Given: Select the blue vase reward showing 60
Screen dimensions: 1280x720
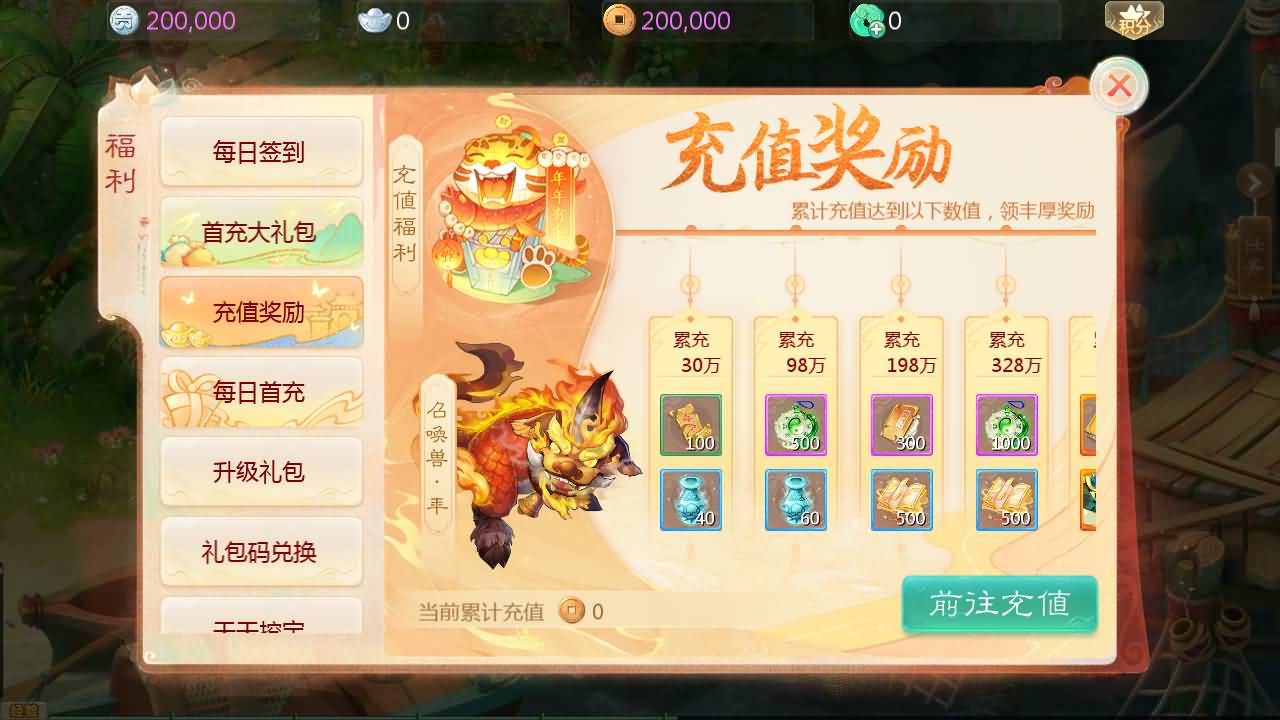Looking at the screenshot, I should [x=796, y=501].
